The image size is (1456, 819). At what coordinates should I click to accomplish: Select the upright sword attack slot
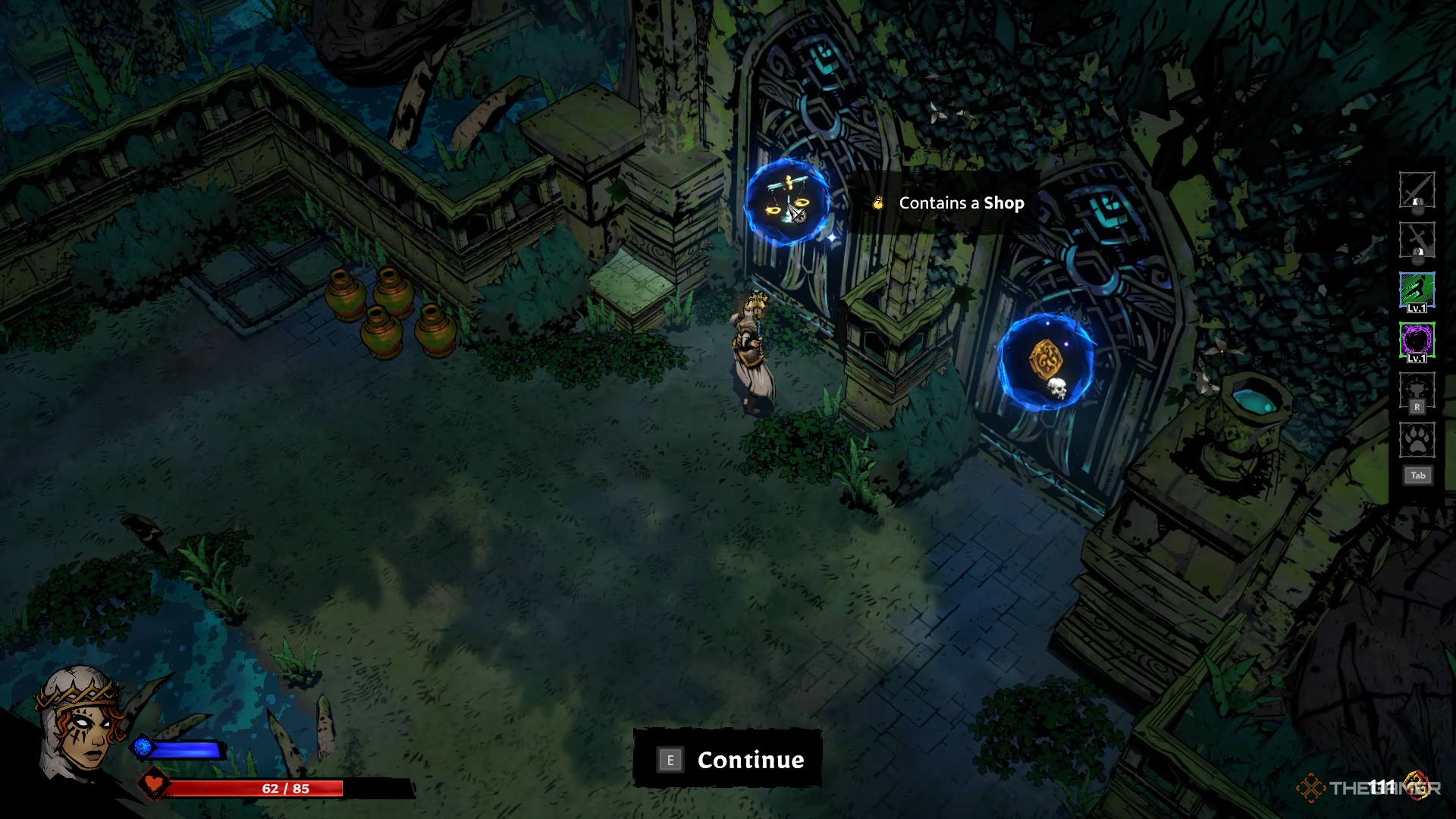1417,190
